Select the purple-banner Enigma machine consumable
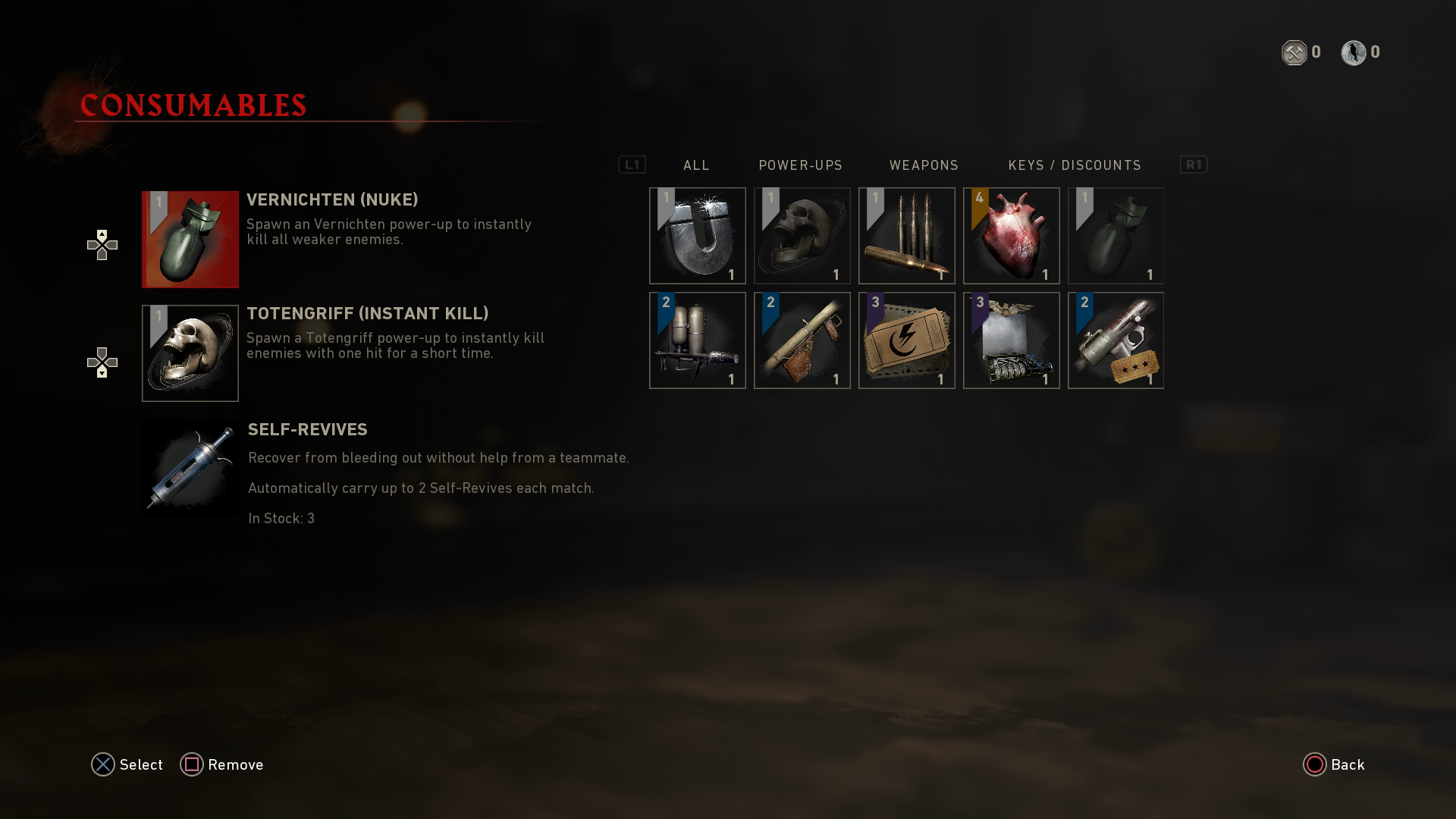Image resolution: width=1456 pixels, height=819 pixels. click(1011, 340)
